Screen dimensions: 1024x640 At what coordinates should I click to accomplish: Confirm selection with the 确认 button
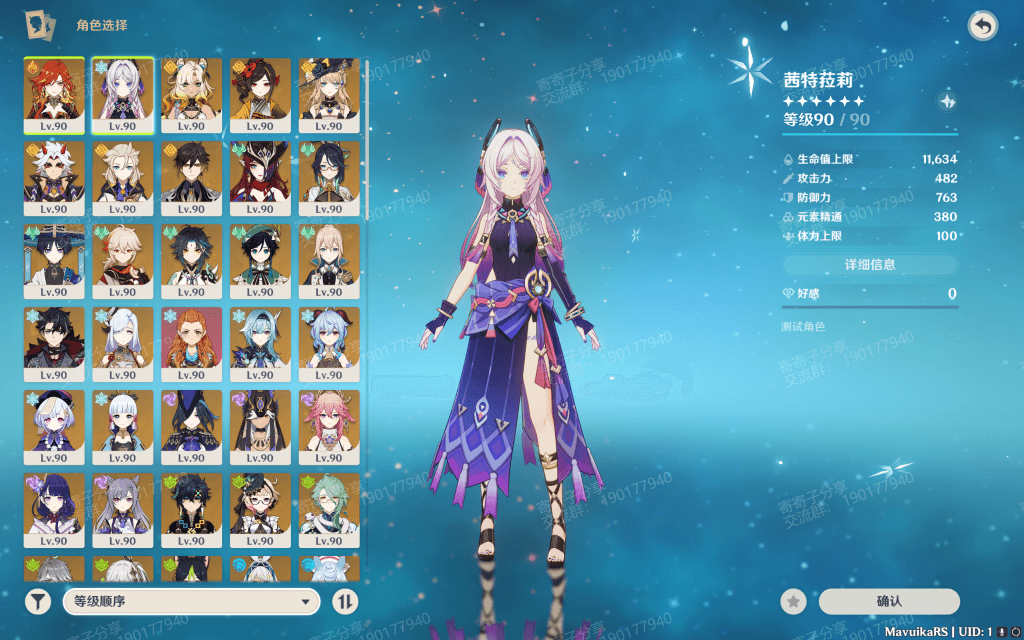(x=888, y=601)
